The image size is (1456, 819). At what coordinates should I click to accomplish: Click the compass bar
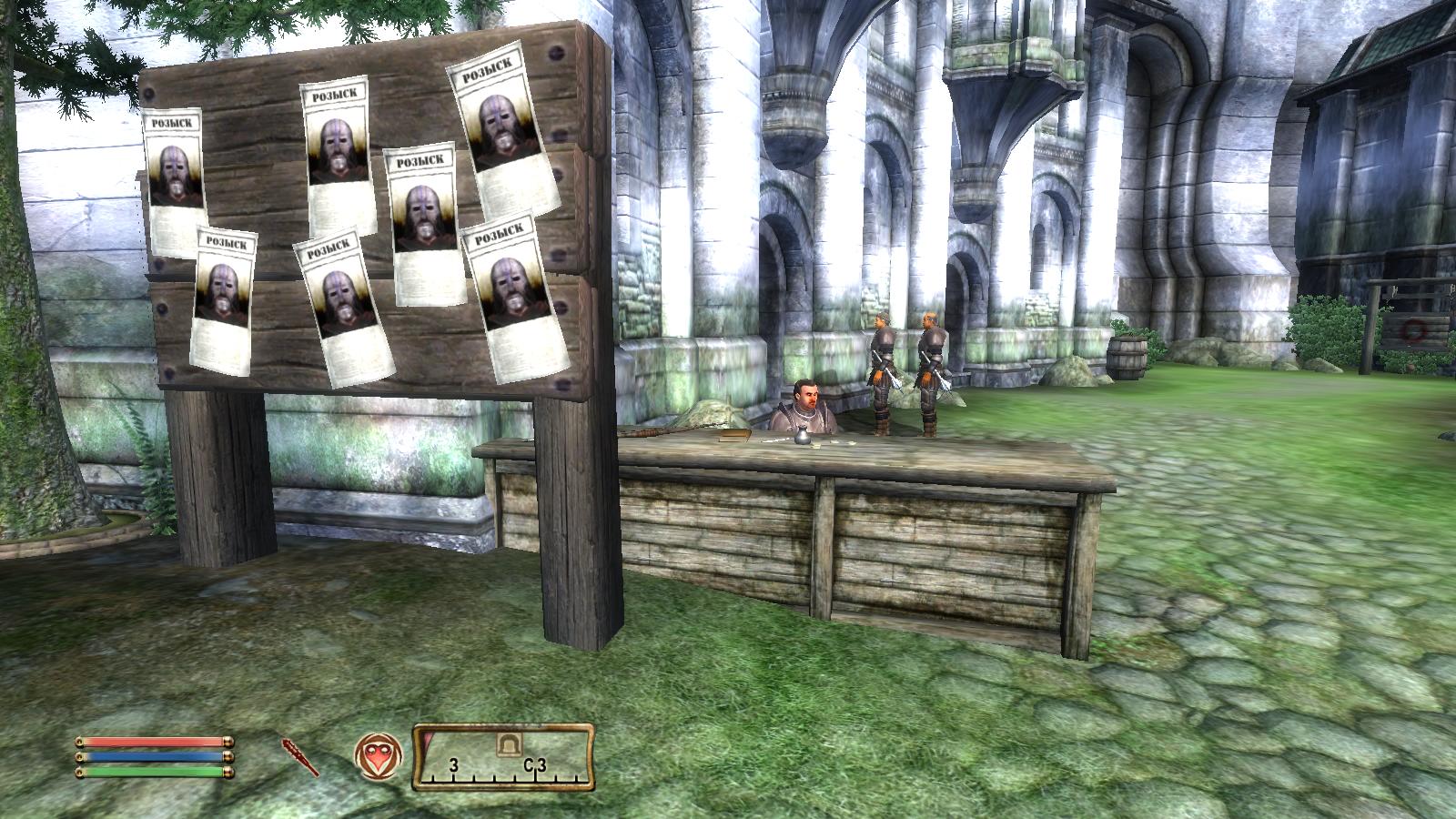(504, 757)
